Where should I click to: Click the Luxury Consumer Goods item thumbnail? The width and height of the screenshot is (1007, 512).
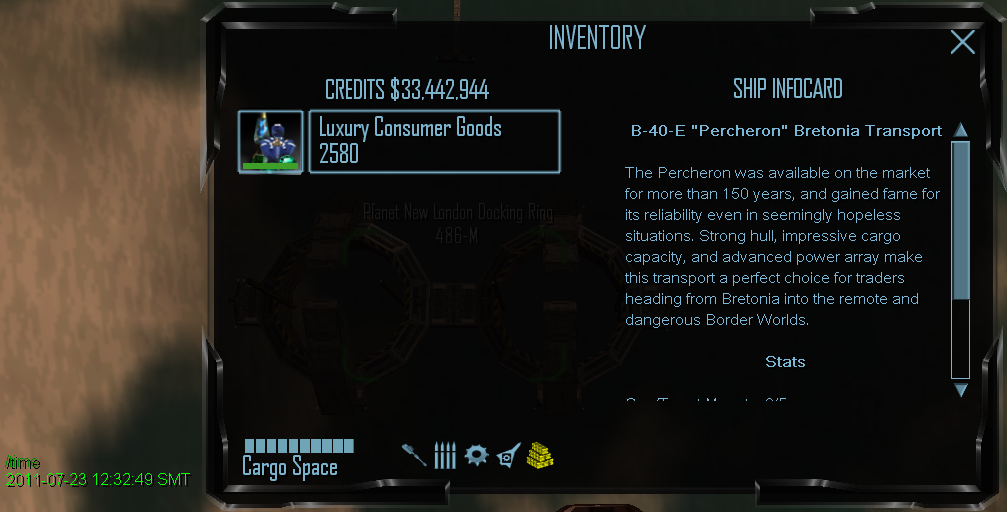[x=270, y=142]
